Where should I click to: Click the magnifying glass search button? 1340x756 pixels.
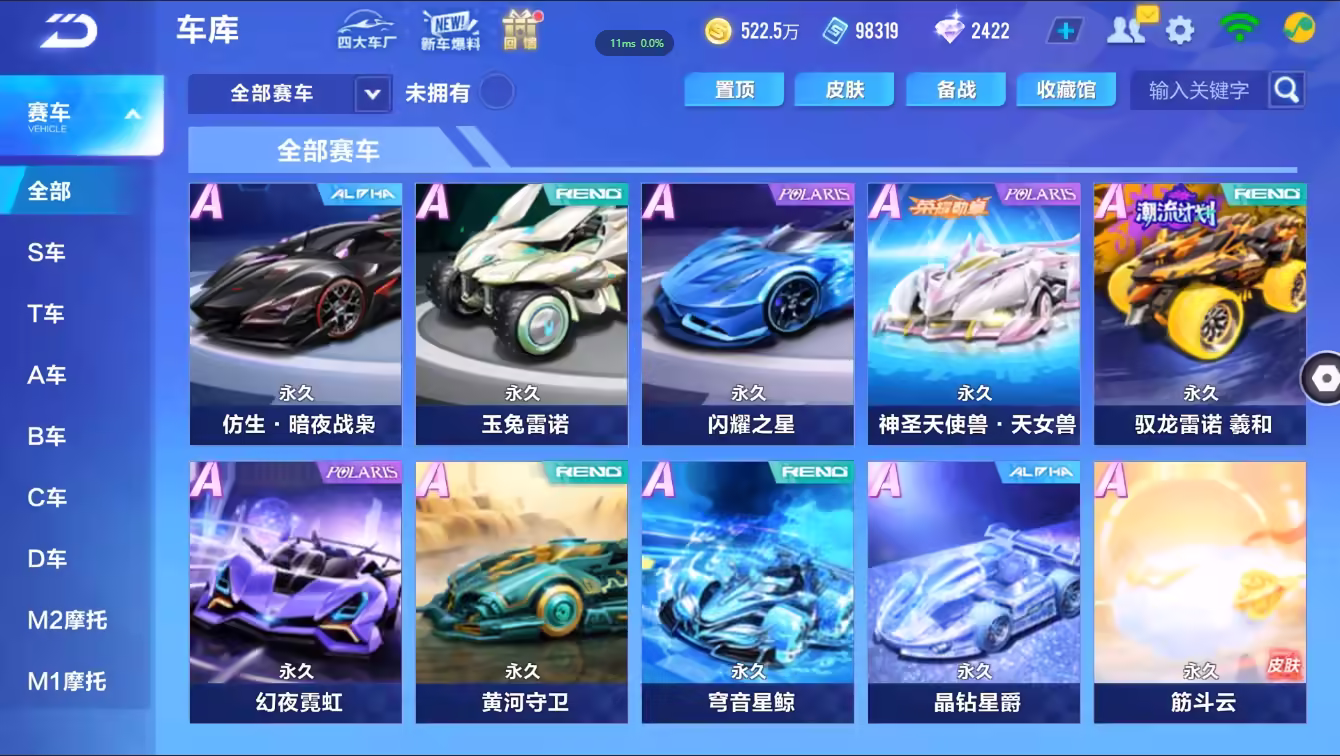(1287, 90)
